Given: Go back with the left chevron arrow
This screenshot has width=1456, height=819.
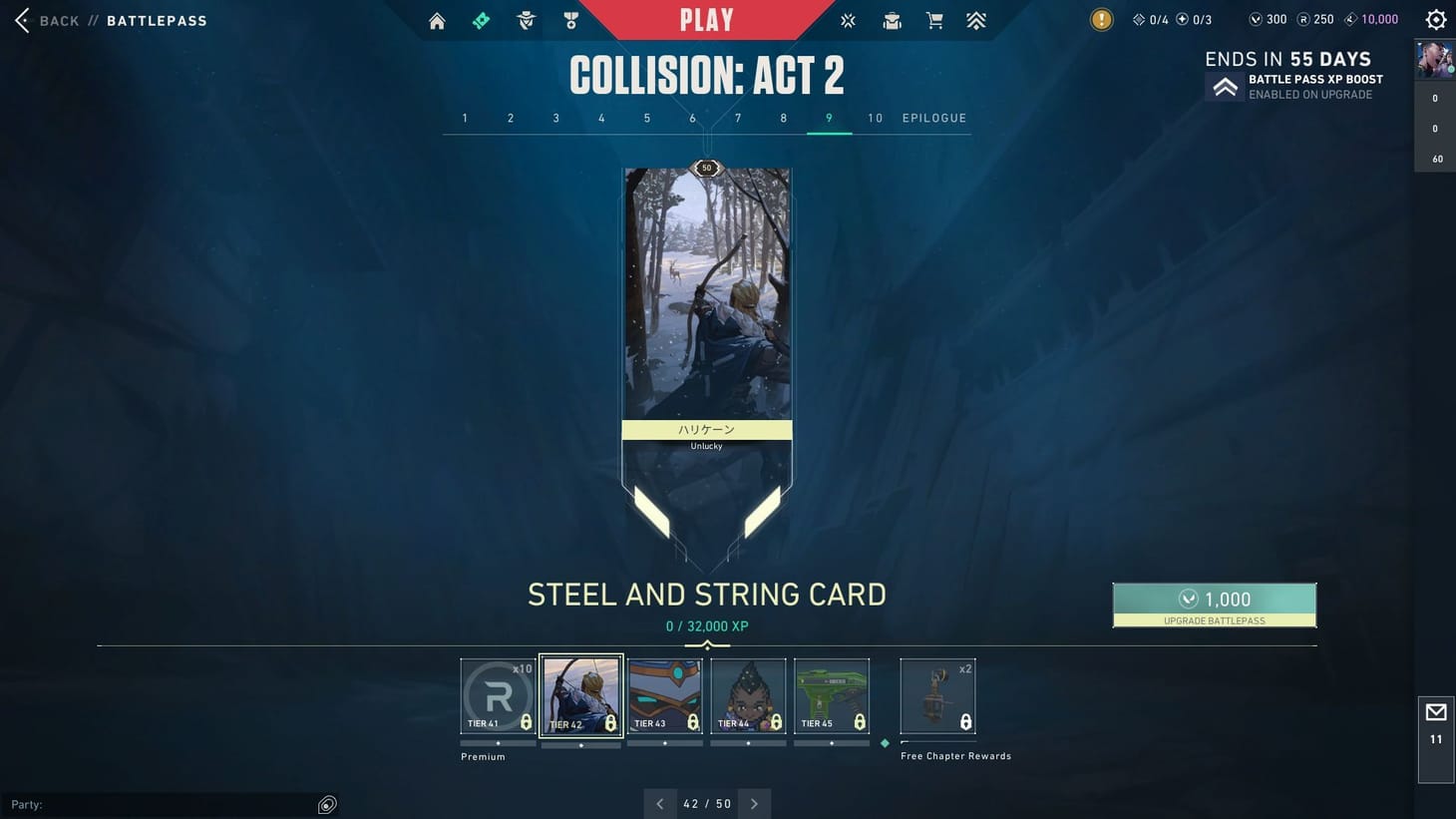Looking at the screenshot, I should (x=659, y=803).
